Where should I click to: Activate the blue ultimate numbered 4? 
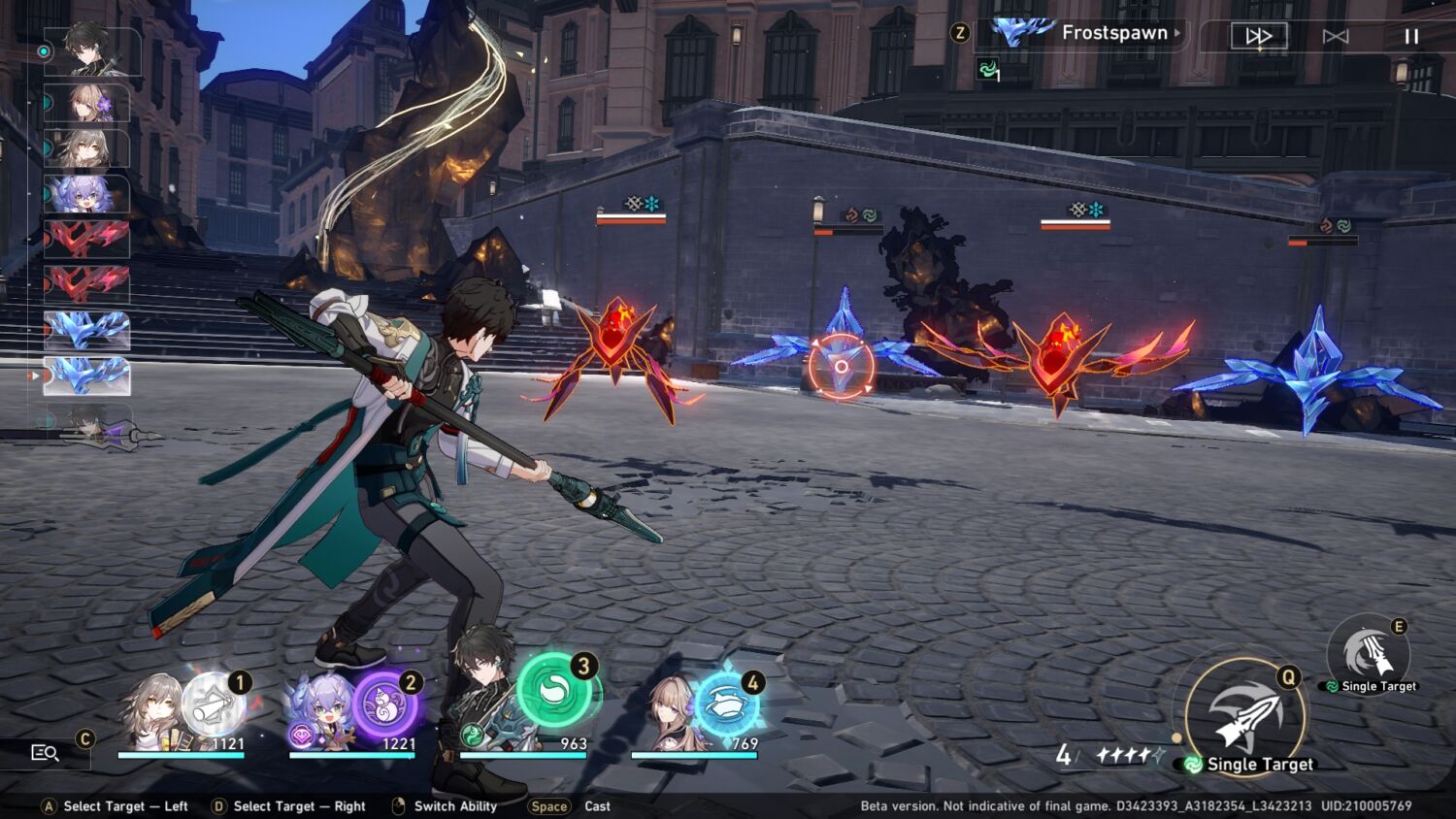pos(726,704)
